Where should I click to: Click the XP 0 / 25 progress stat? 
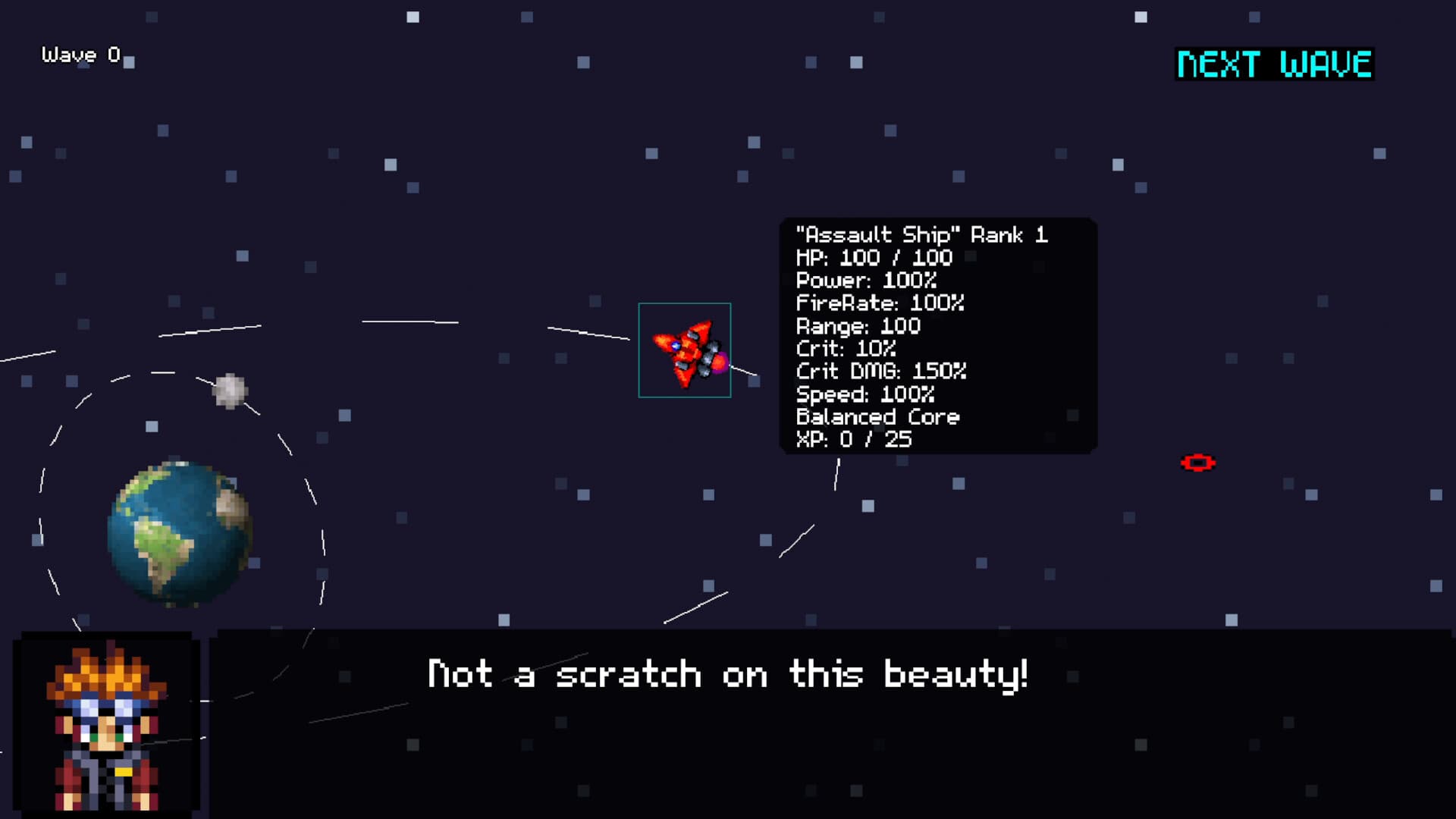pos(853,439)
